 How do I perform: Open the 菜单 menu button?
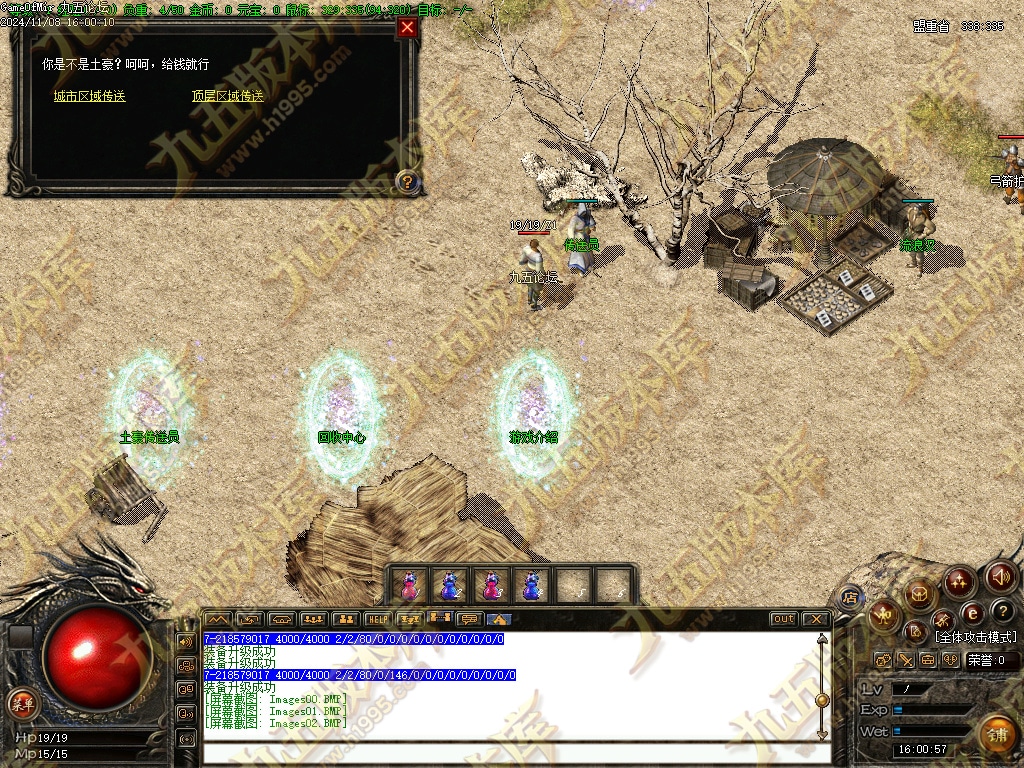(x=22, y=703)
